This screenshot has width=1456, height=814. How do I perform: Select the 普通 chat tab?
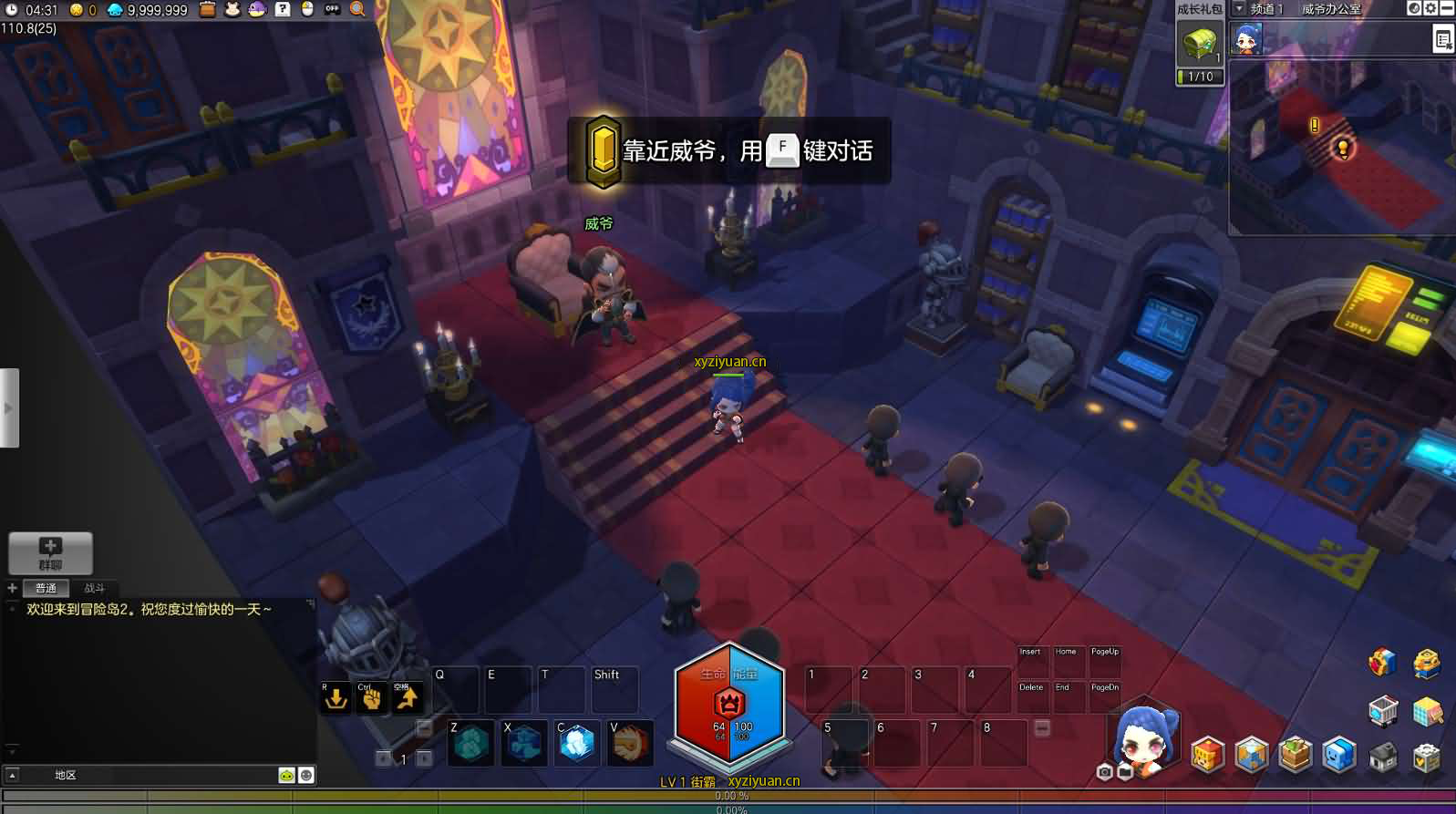[46, 588]
